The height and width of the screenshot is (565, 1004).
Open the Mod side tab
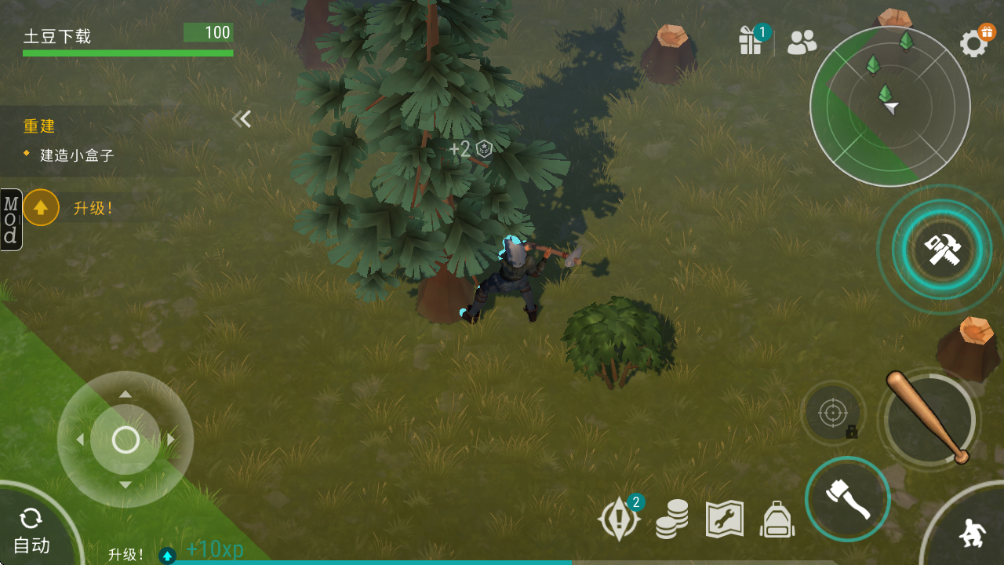[11, 219]
